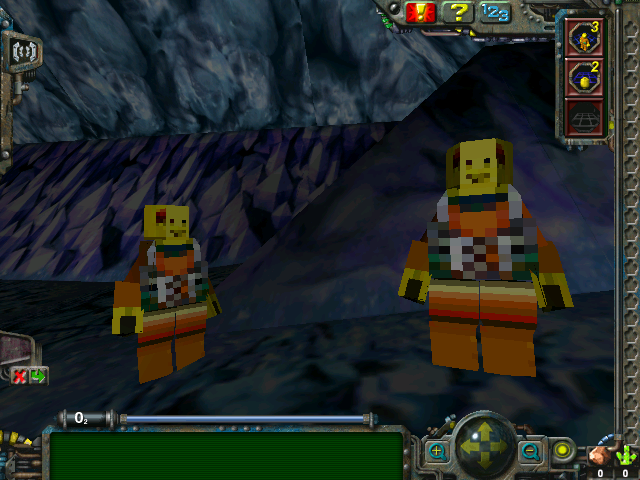640x480 pixels.
Task: Click the greyed-out grid icon
Action: (584, 117)
